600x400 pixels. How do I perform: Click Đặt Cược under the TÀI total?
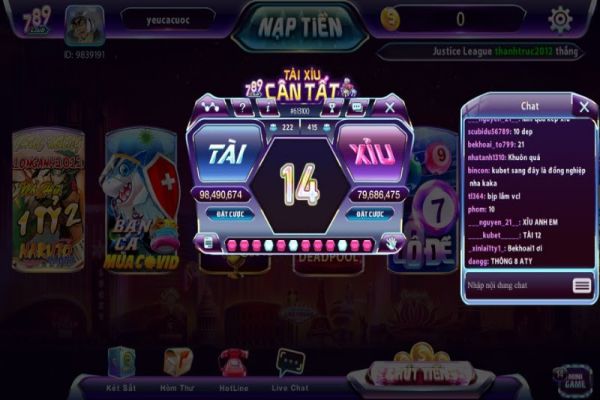[x=223, y=214]
